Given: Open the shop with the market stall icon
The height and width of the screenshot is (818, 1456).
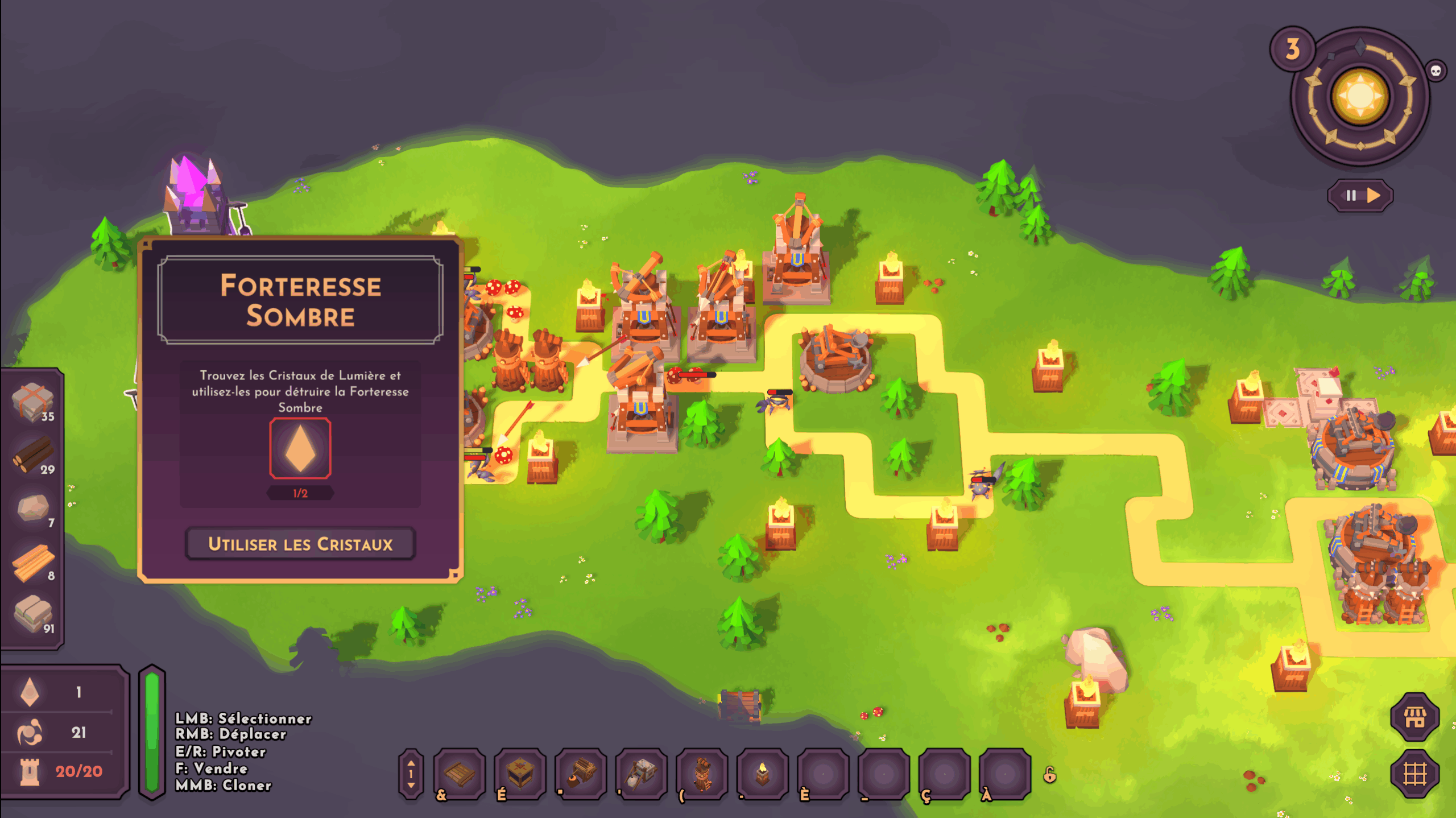Looking at the screenshot, I should (x=1414, y=717).
